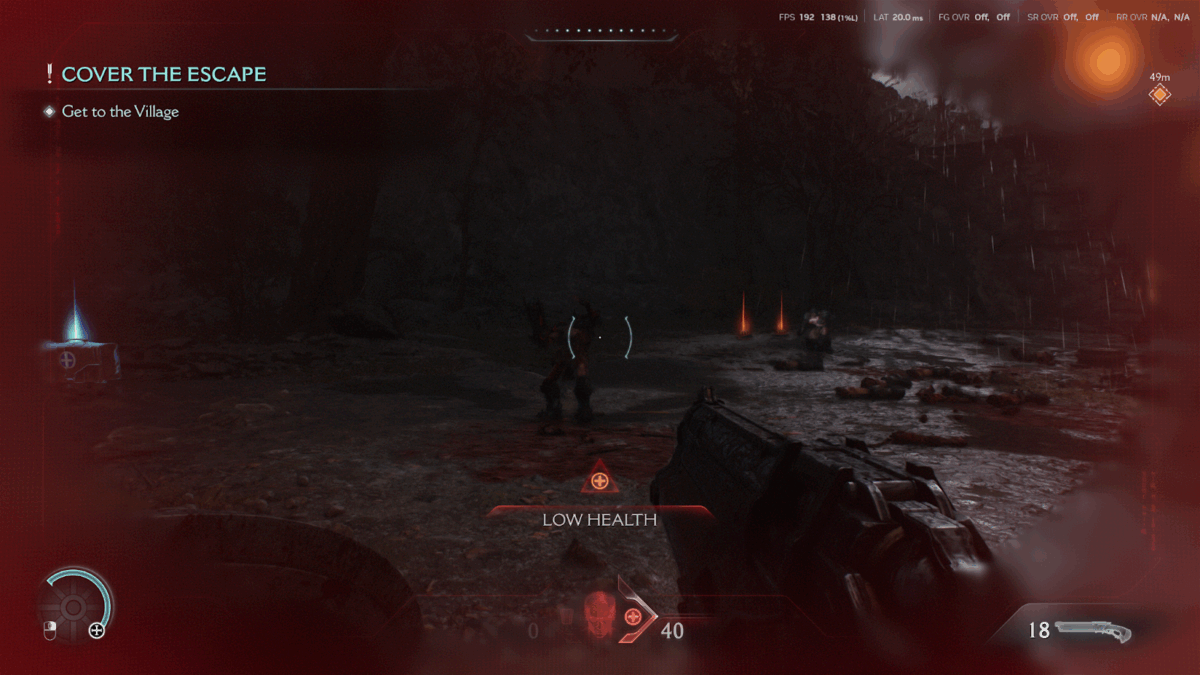Select the shotgun weapon icon
1200x675 pixels.
tap(1093, 631)
